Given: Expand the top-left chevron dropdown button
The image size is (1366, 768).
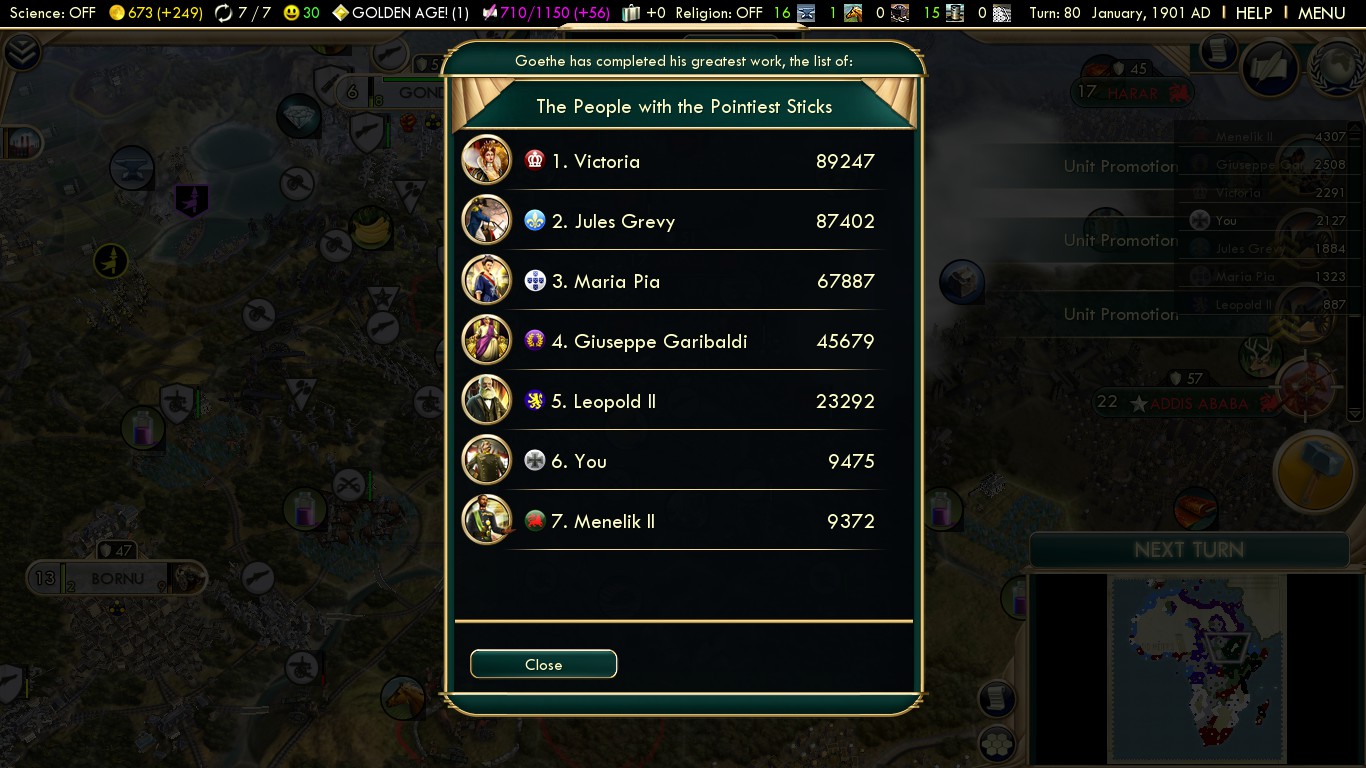Looking at the screenshot, I should (x=20, y=50).
